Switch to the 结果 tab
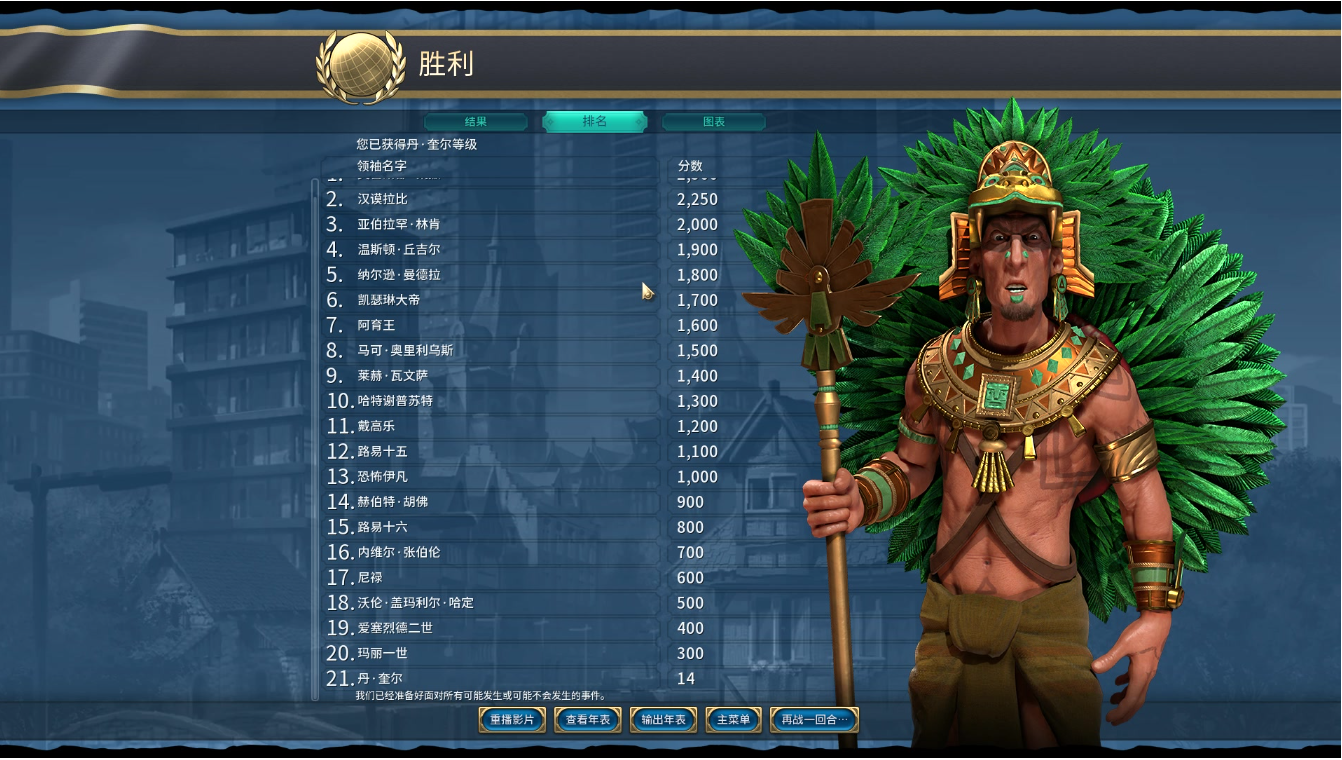This screenshot has height=760, width=1342. pos(477,121)
